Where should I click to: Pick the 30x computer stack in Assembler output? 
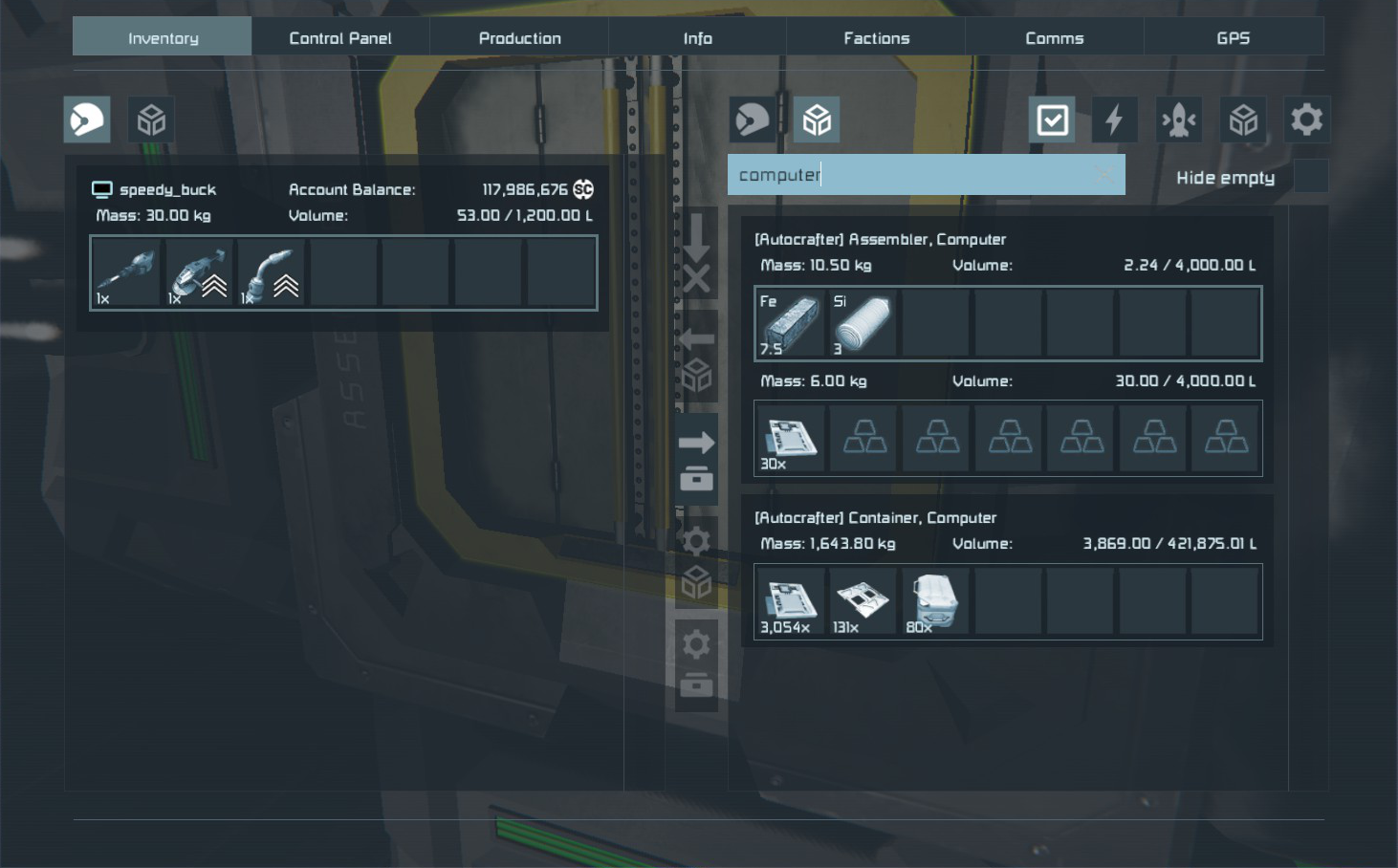(x=790, y=439)
